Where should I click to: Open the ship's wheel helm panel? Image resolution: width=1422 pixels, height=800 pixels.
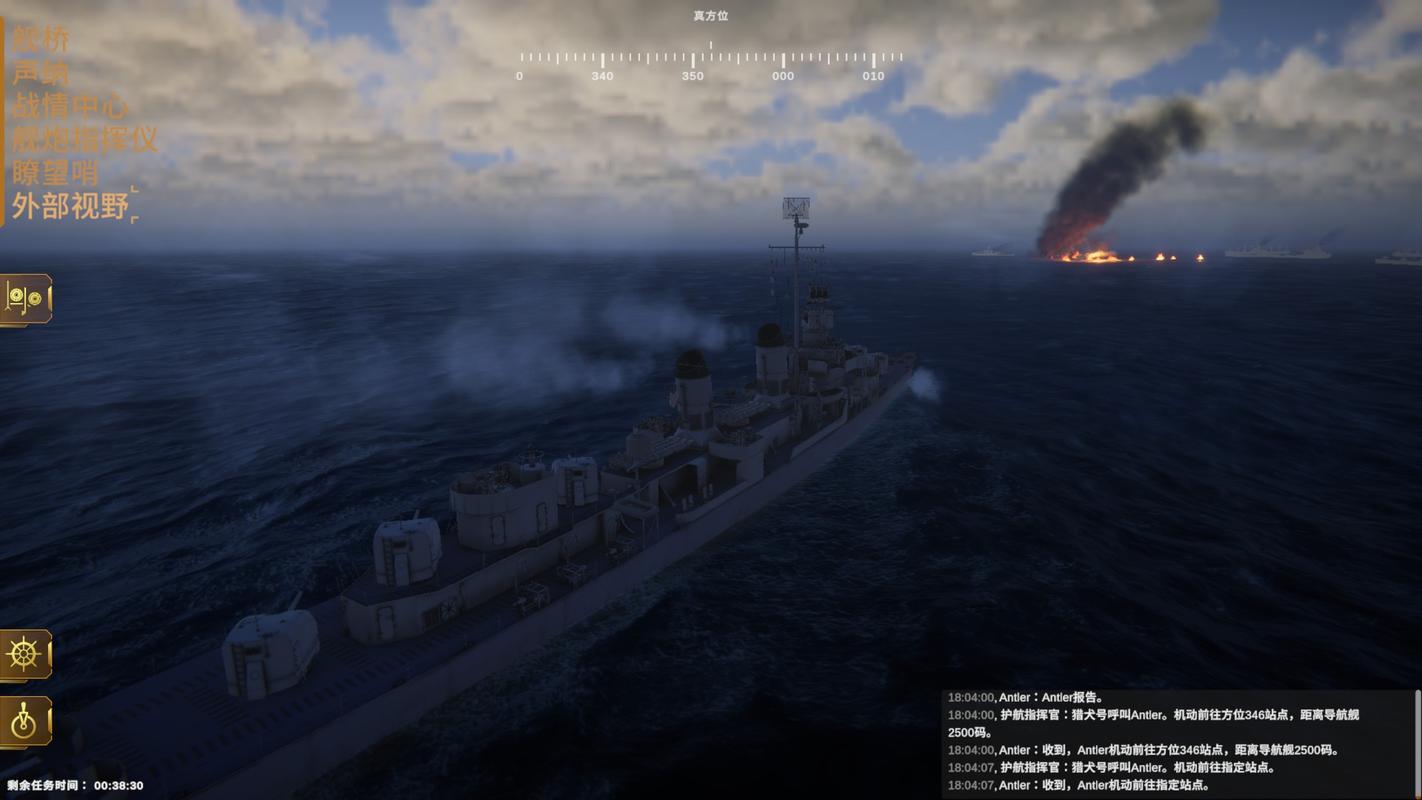click(25, 655)
